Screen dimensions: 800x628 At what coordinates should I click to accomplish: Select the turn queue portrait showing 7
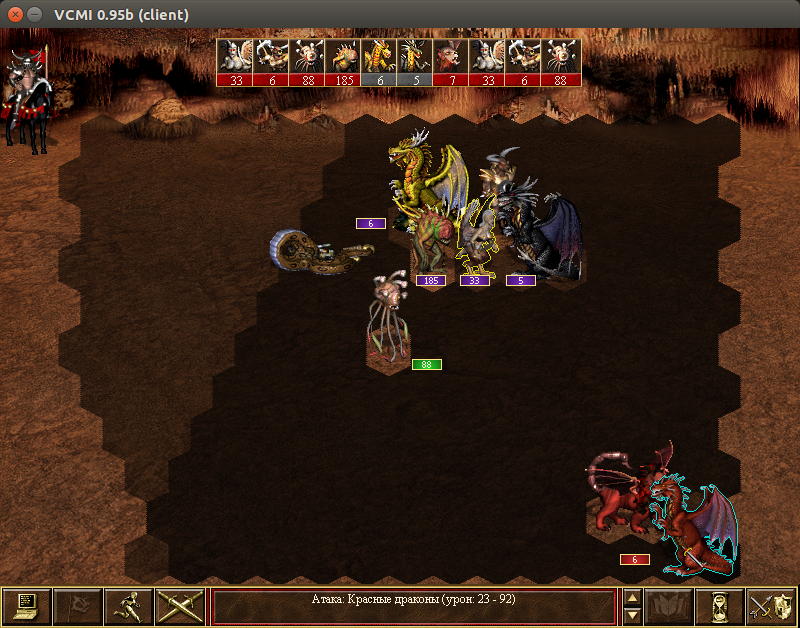452,62
